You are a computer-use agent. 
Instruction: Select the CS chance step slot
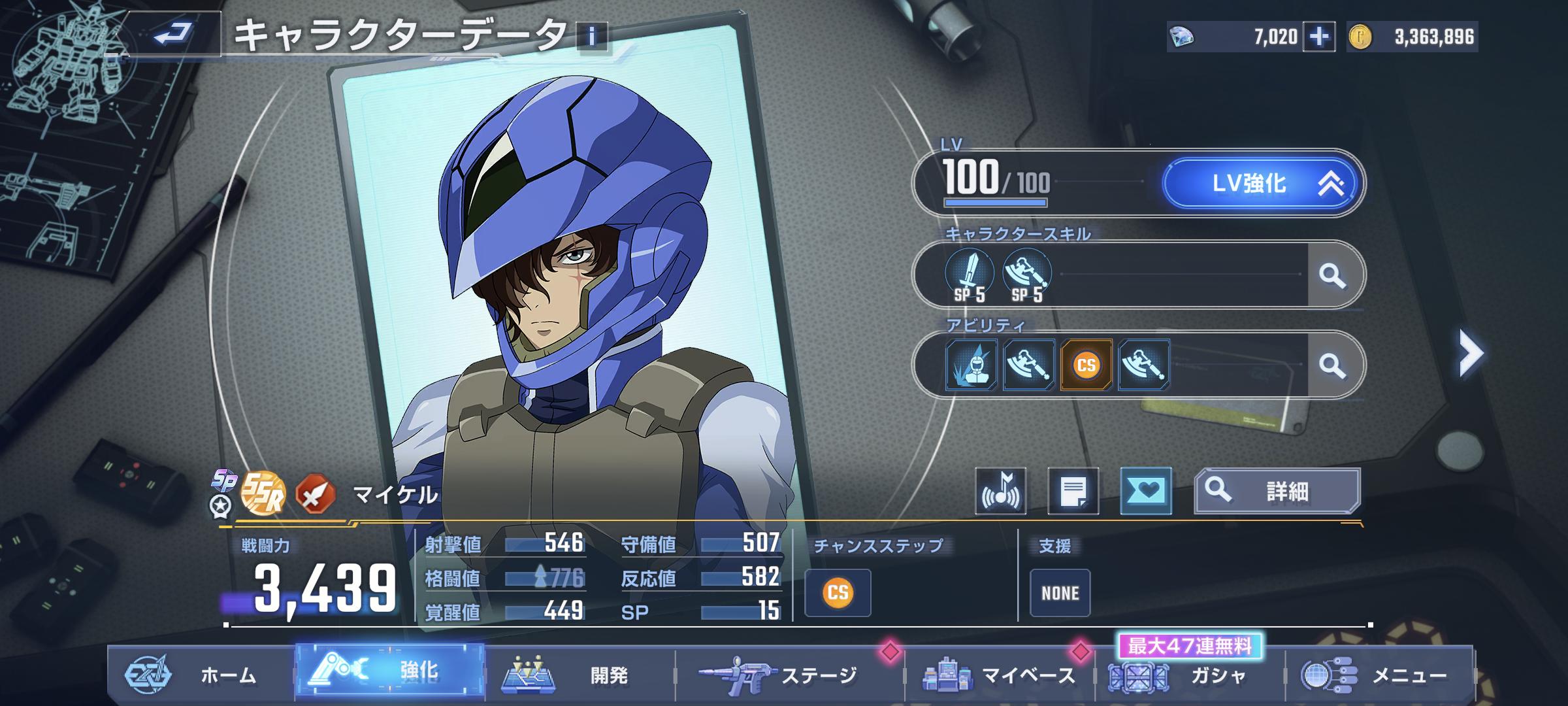pyautogui.click(x=838, y=593)
